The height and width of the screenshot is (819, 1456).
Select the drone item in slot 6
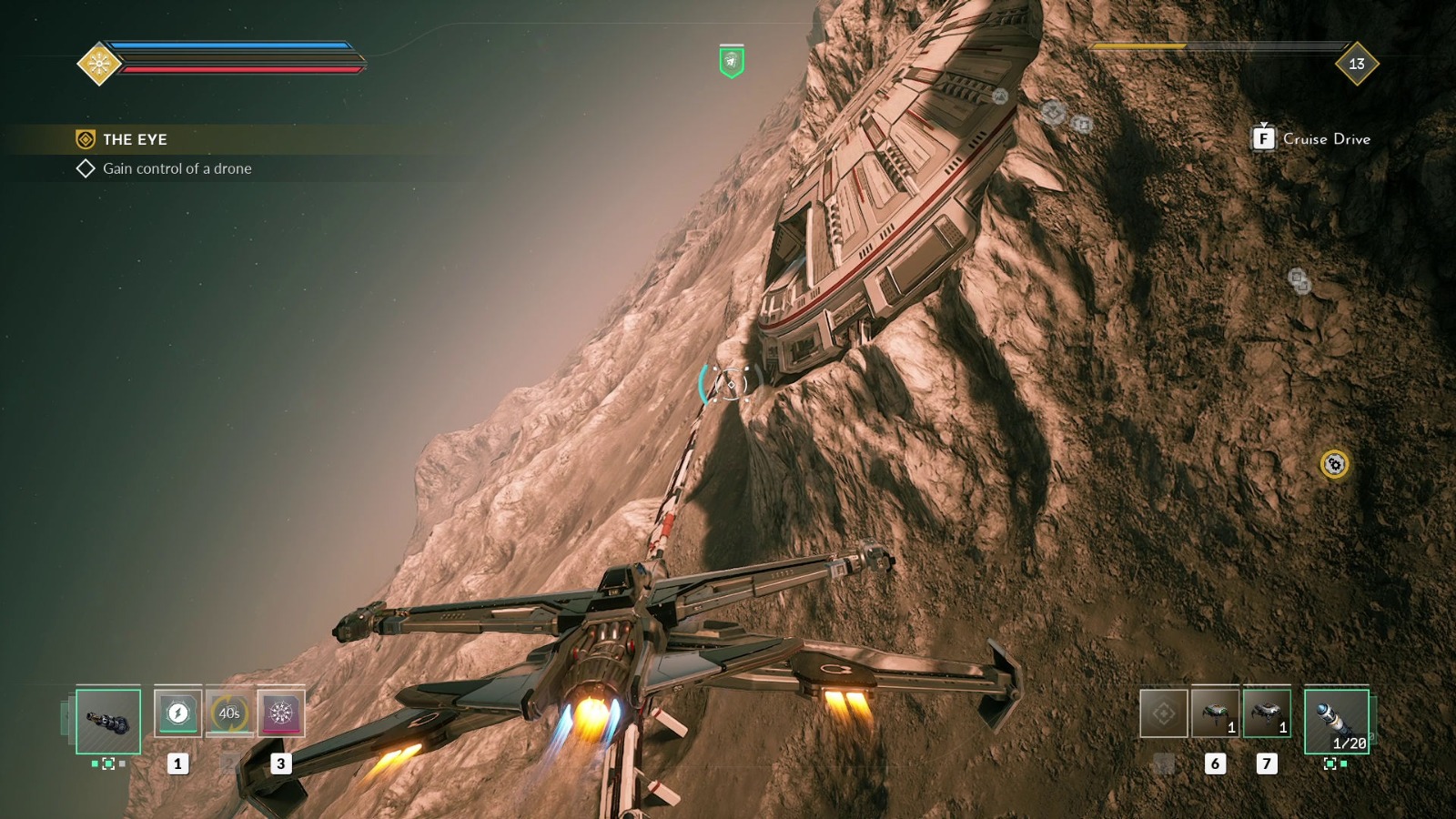1215,714
